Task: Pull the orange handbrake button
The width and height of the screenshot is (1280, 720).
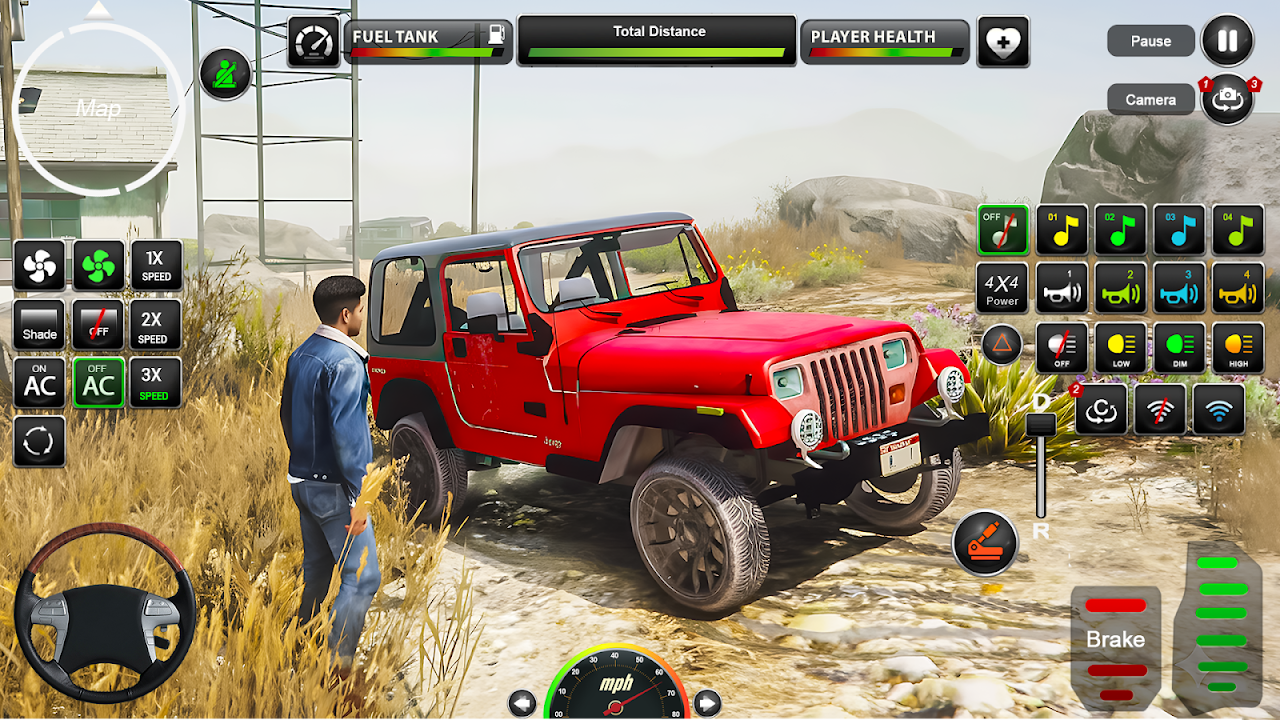Action: point(985,543)
